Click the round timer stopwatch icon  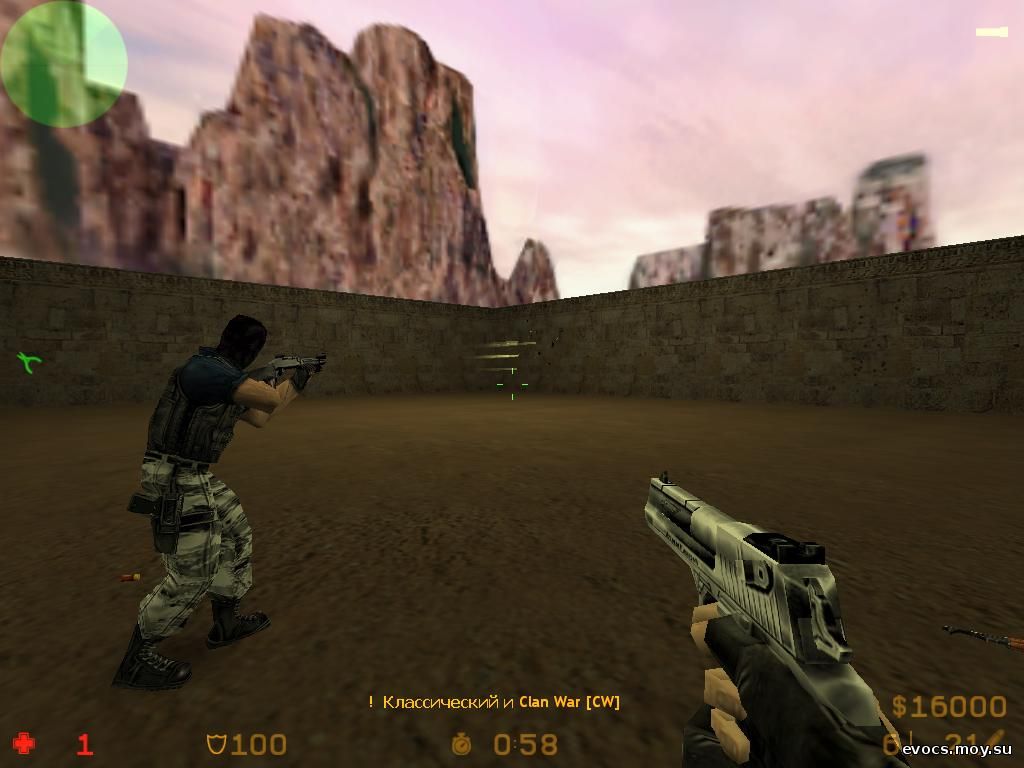[x=461, y=744]
